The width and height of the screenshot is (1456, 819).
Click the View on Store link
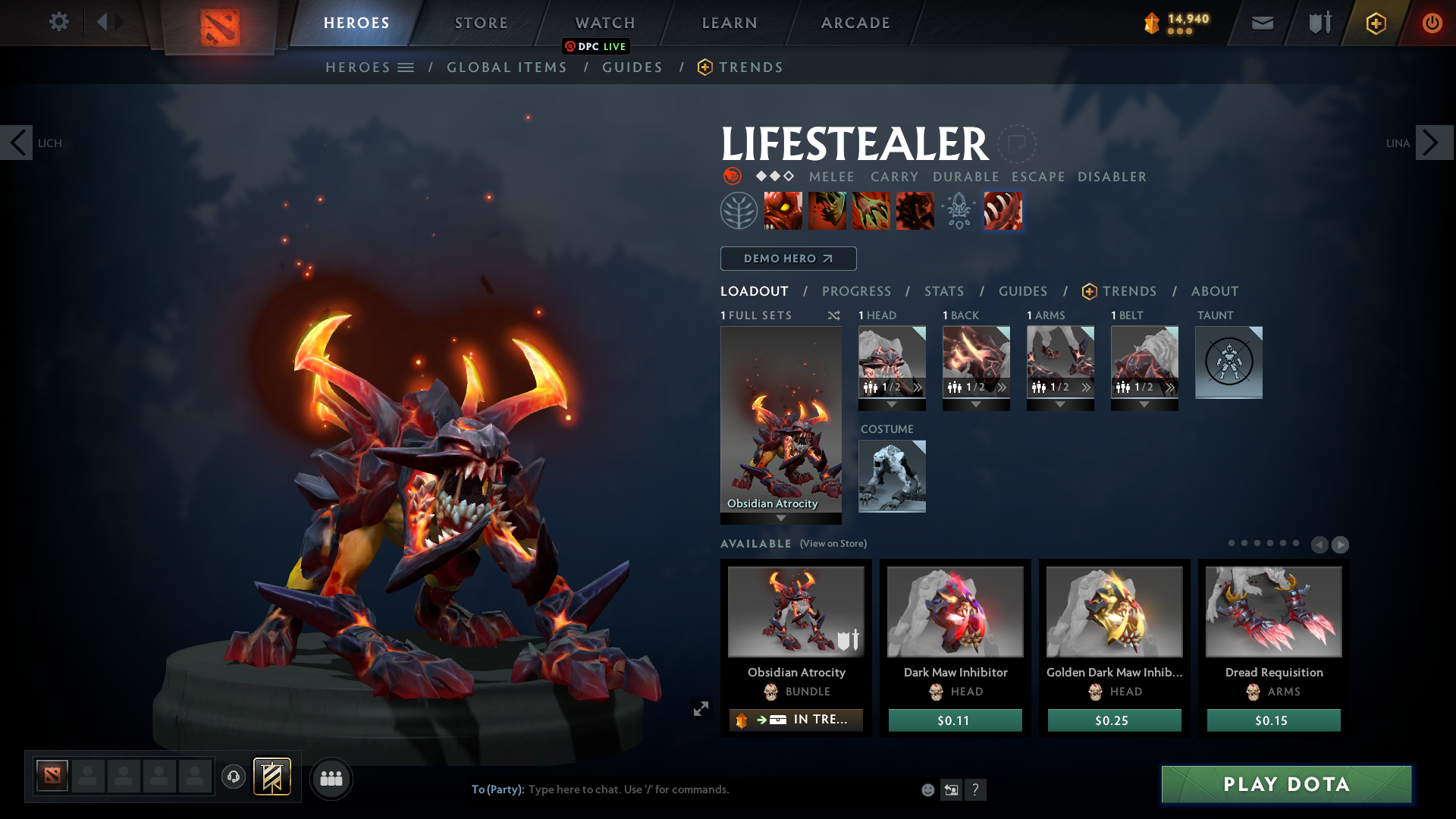coord(833,544)
